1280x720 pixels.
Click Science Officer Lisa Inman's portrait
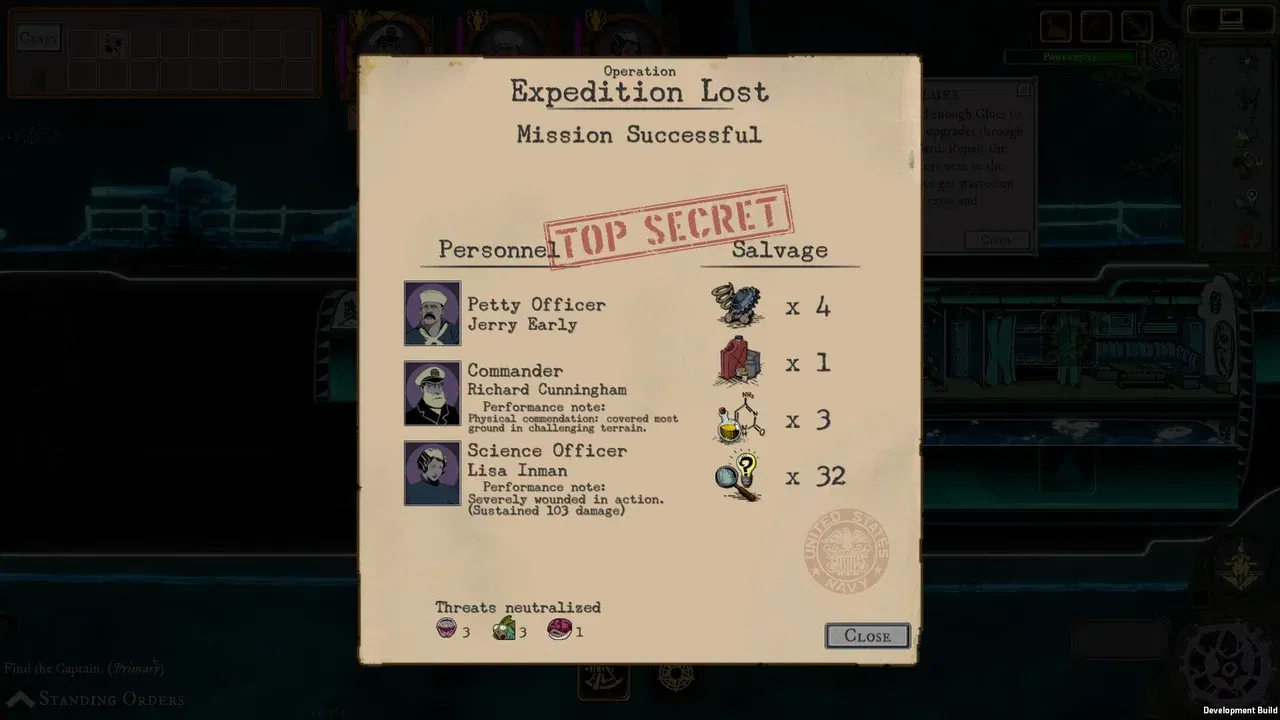pos(431,472)
